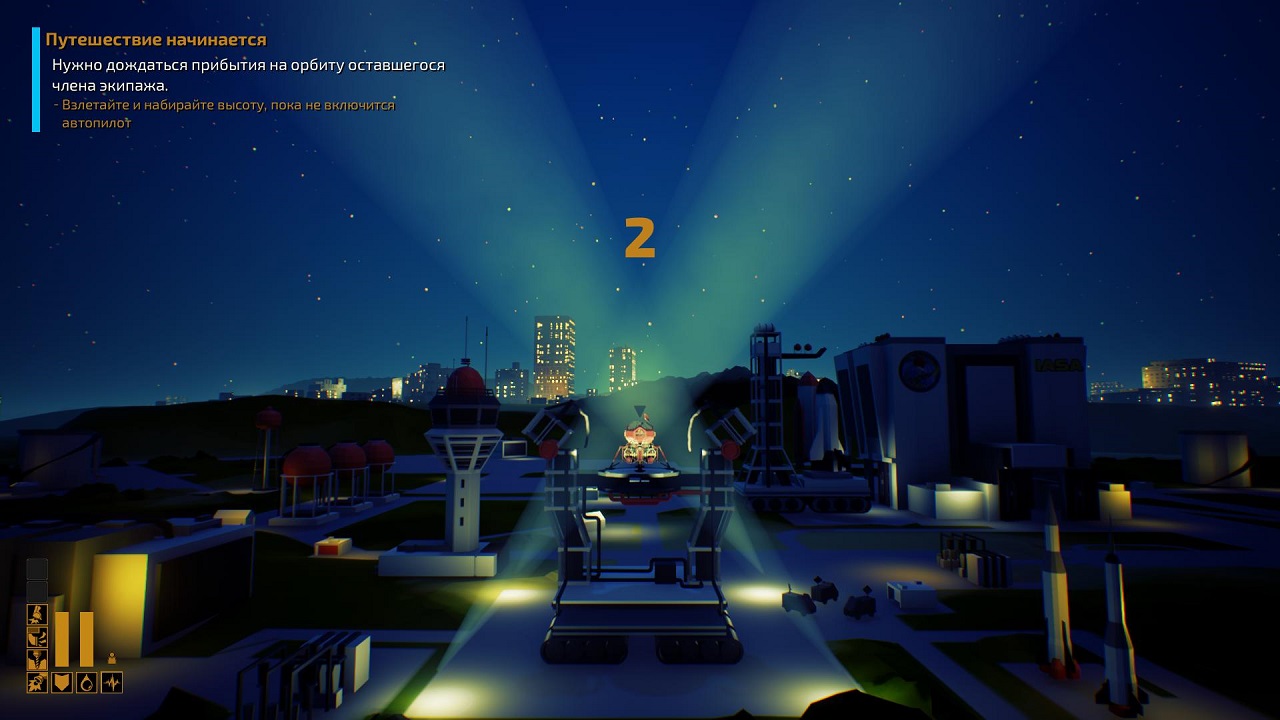Click the shield hull icon
Screen dimensions: 1280x720
(x=62, y=682)
